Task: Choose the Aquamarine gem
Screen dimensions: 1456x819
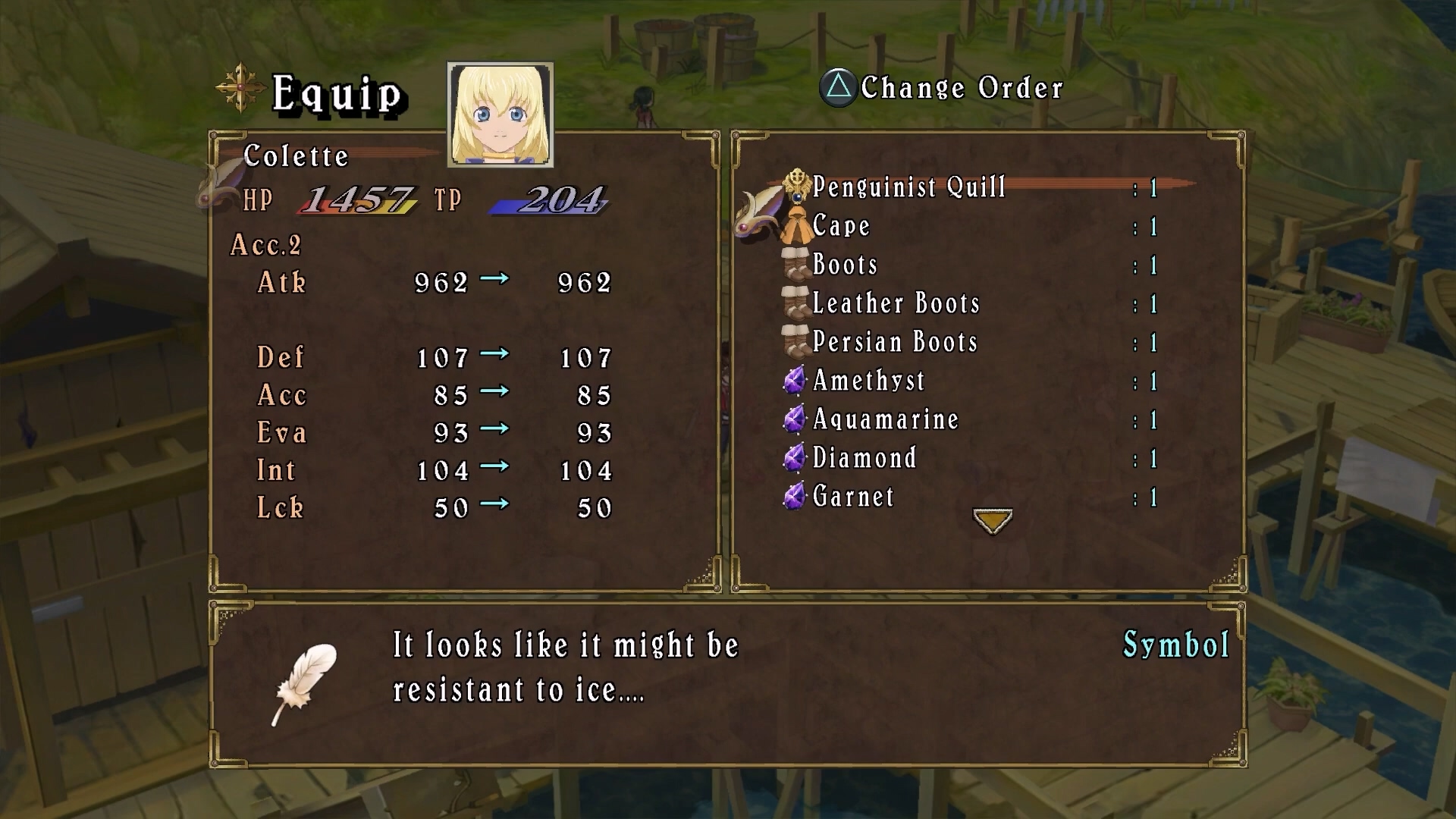Action: [x=885, y=419]
